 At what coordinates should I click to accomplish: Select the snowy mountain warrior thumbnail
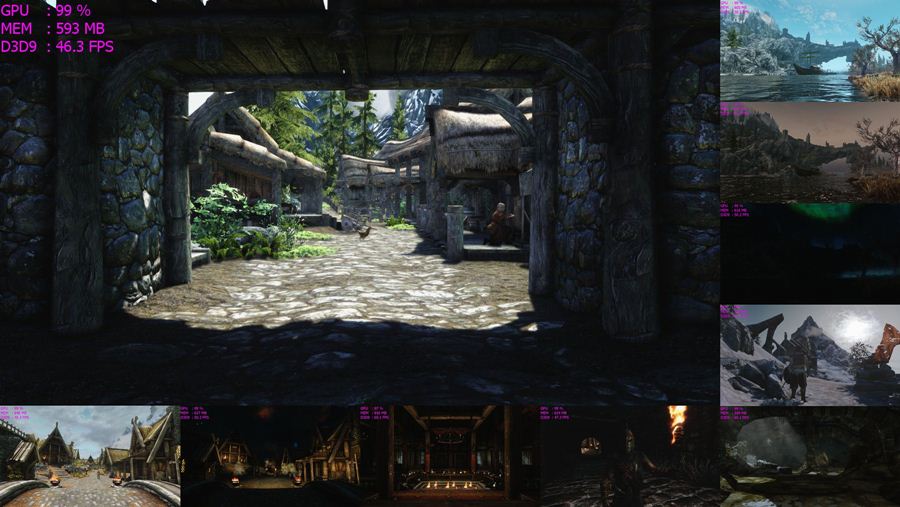click(810, 355)
